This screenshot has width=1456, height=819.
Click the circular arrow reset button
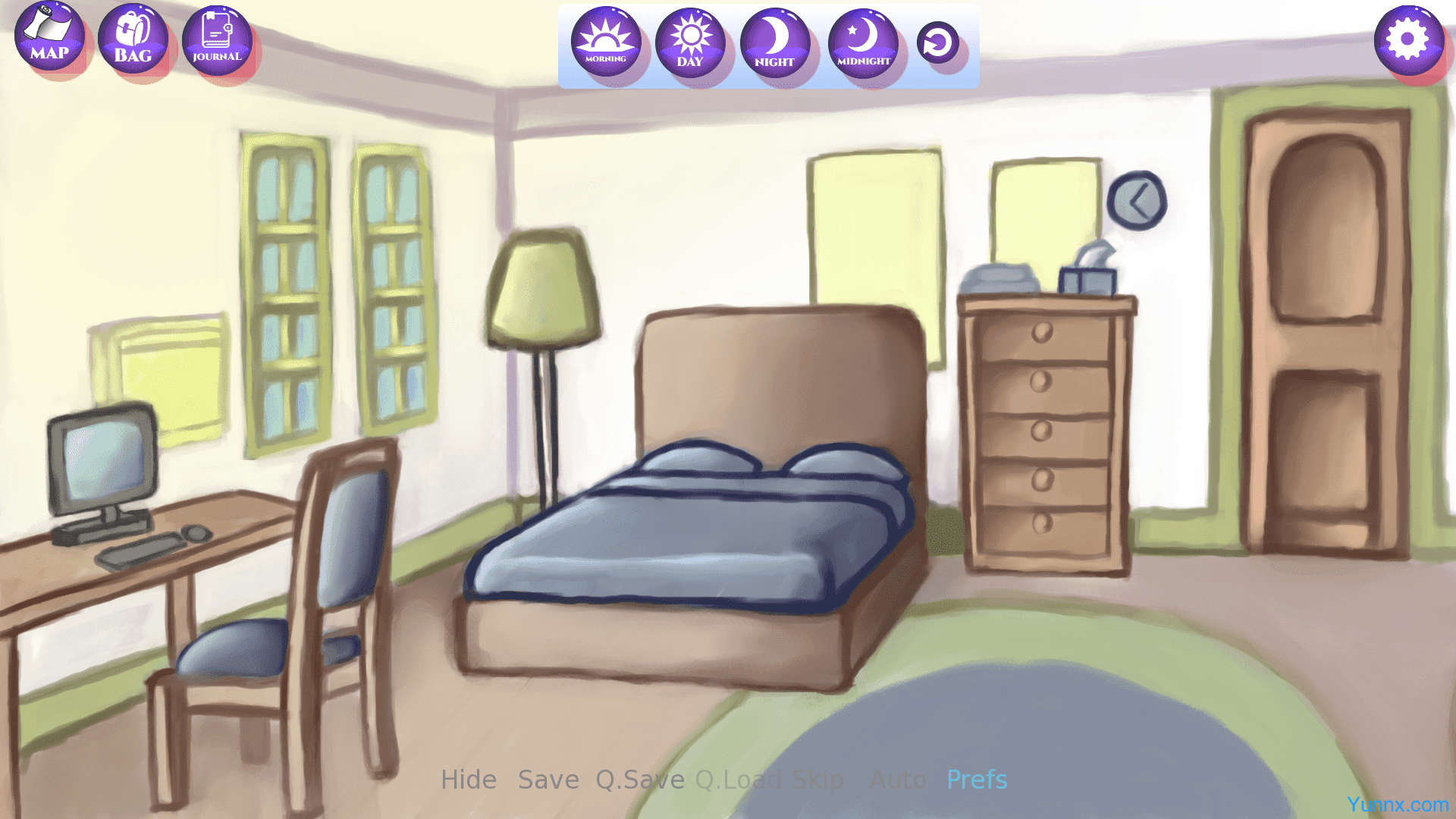937,42
